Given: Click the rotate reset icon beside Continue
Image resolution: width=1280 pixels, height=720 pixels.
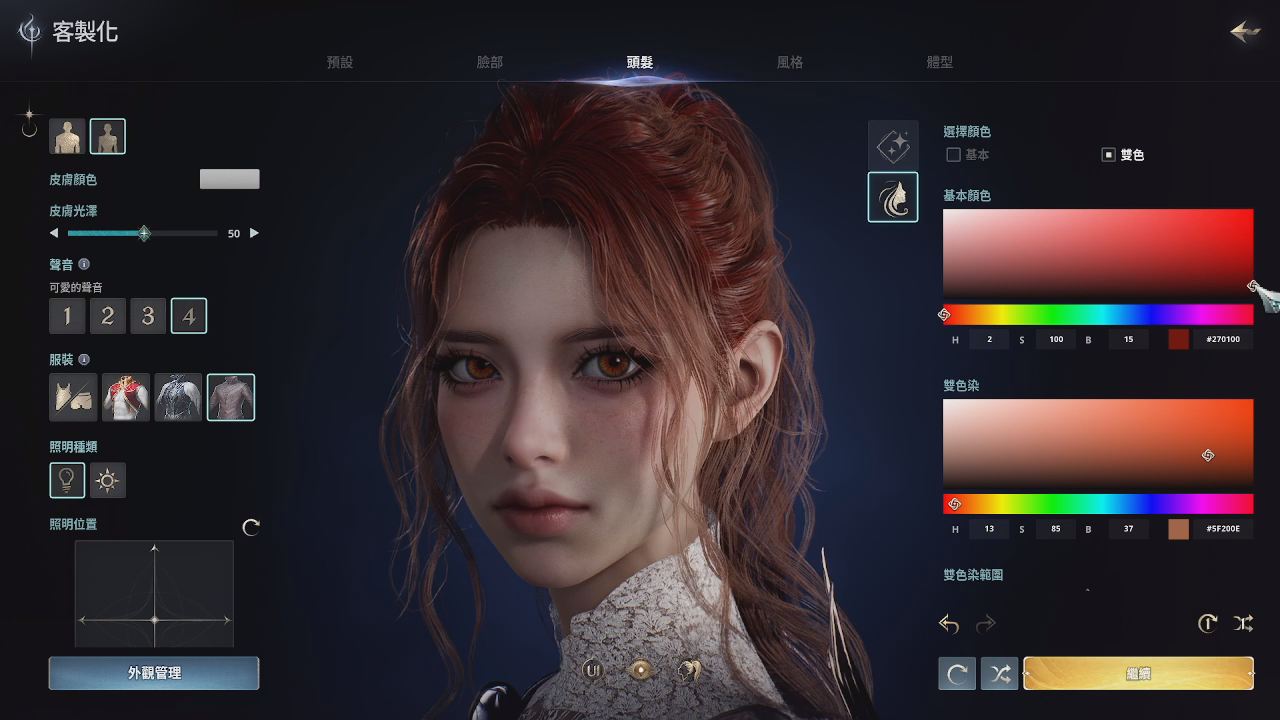Looking at the screenshot, I should point(957,673).
